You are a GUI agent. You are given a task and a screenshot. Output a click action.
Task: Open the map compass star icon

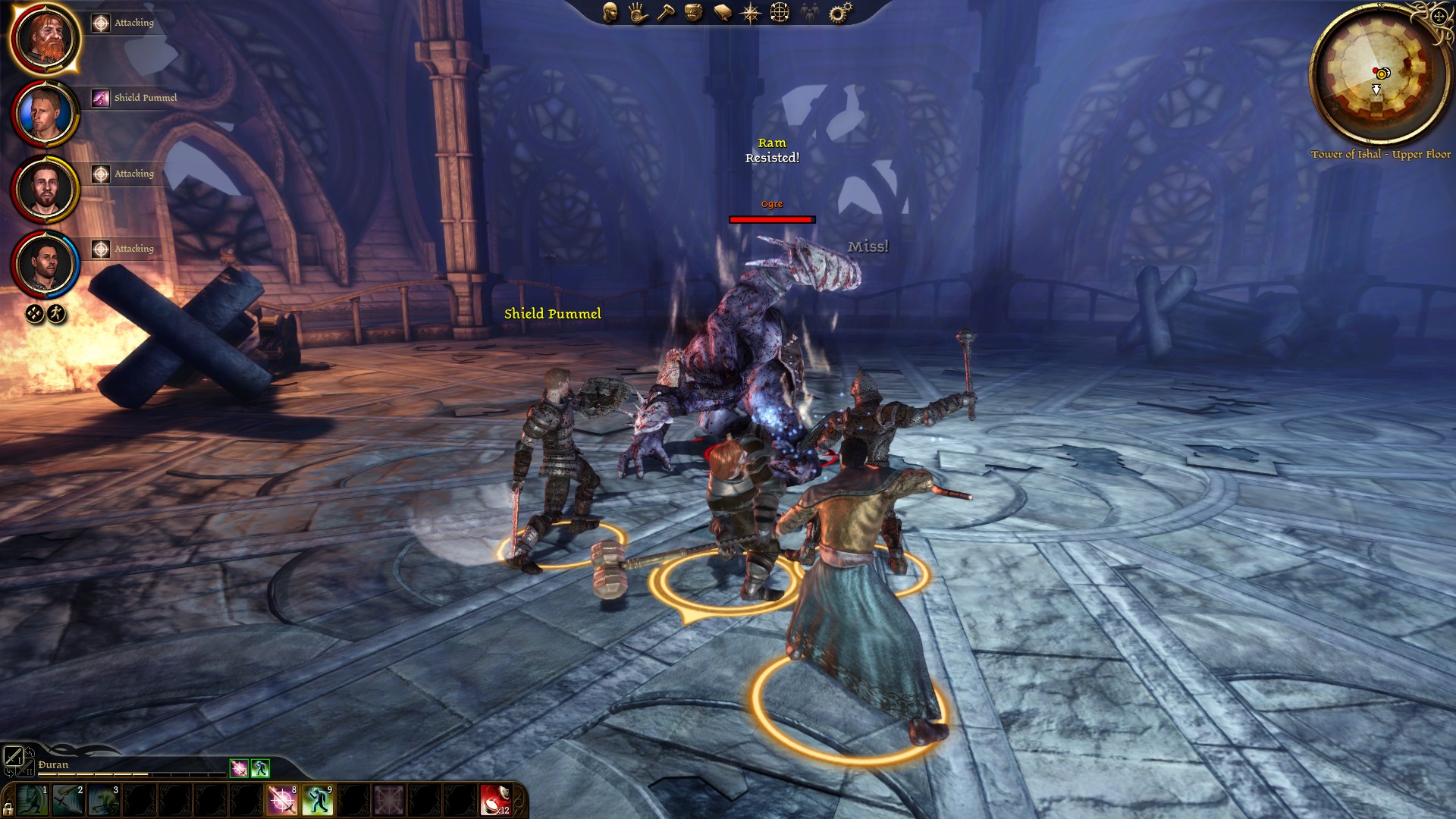751,12
